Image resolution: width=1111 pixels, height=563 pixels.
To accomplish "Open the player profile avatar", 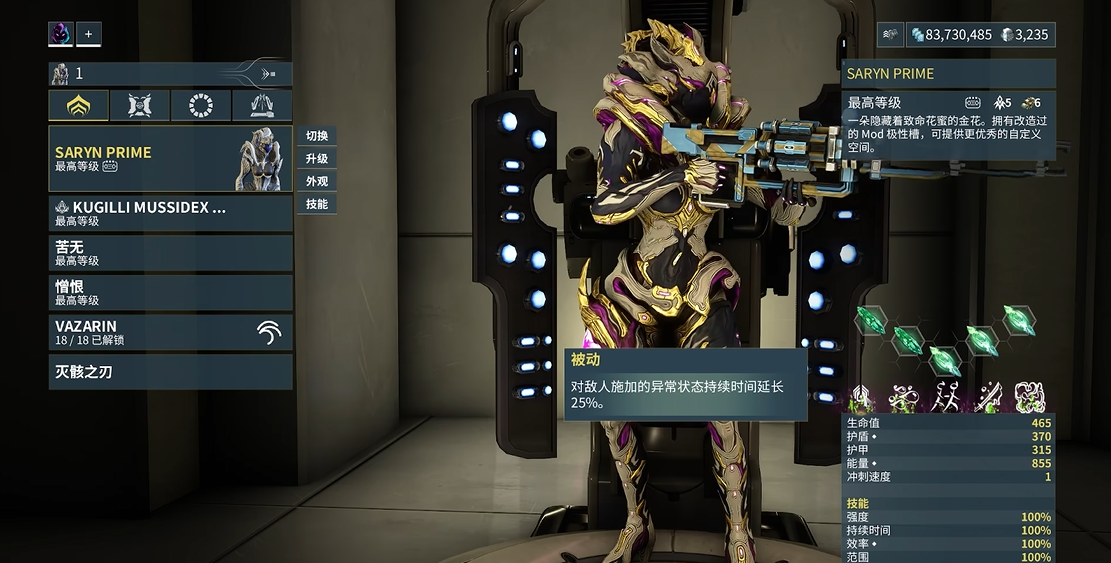I will click(x=61, y=34).
